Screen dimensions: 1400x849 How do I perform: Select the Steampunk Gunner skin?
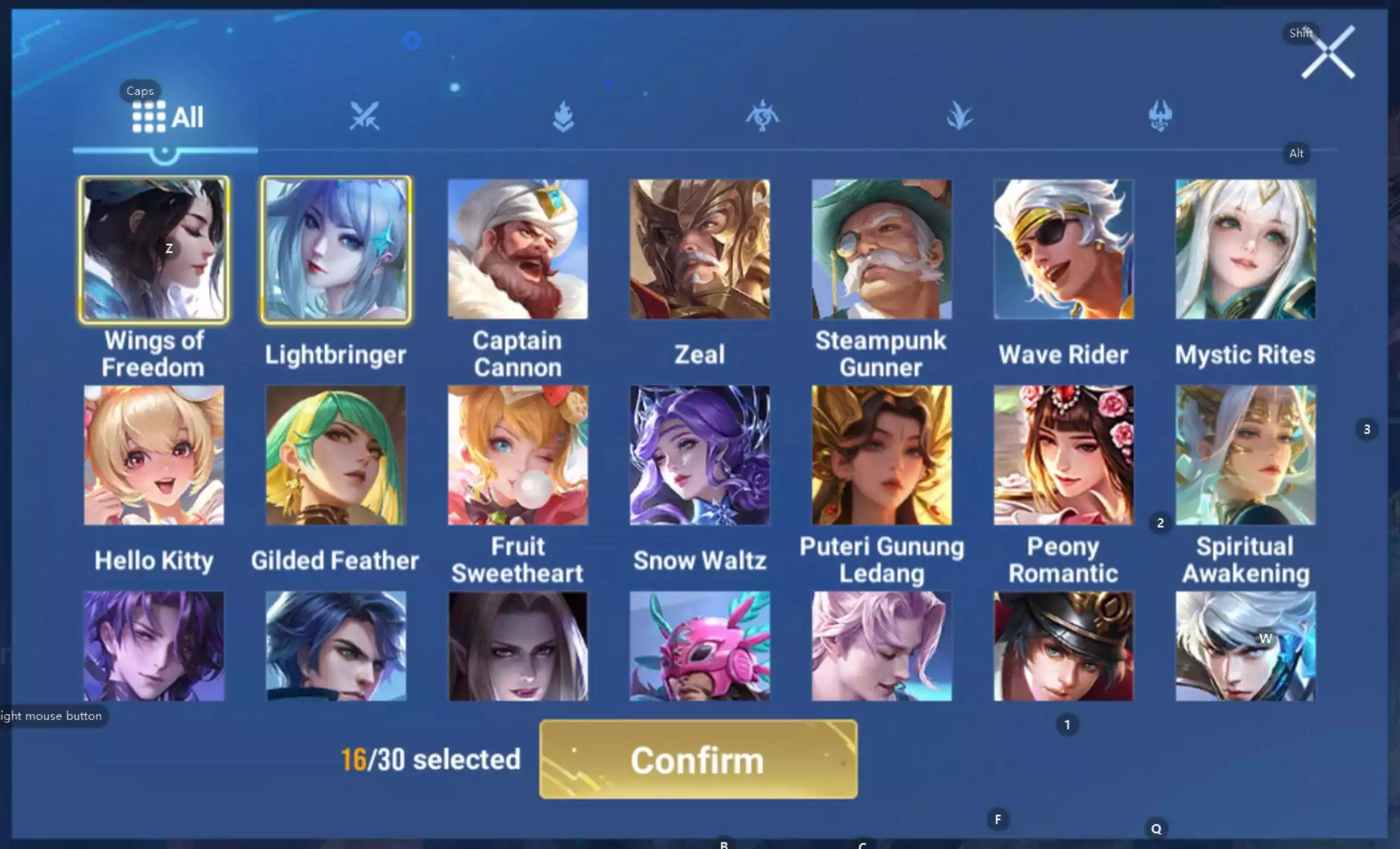(x=881, y=249)
